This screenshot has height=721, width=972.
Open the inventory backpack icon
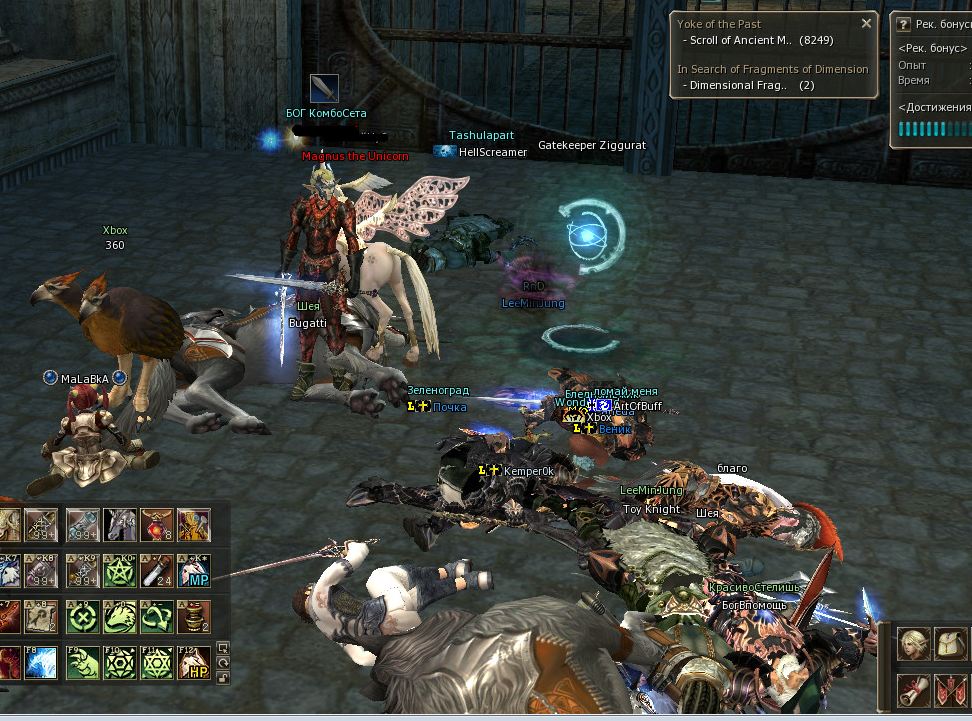pyautogui.click(x=949, y=643)
